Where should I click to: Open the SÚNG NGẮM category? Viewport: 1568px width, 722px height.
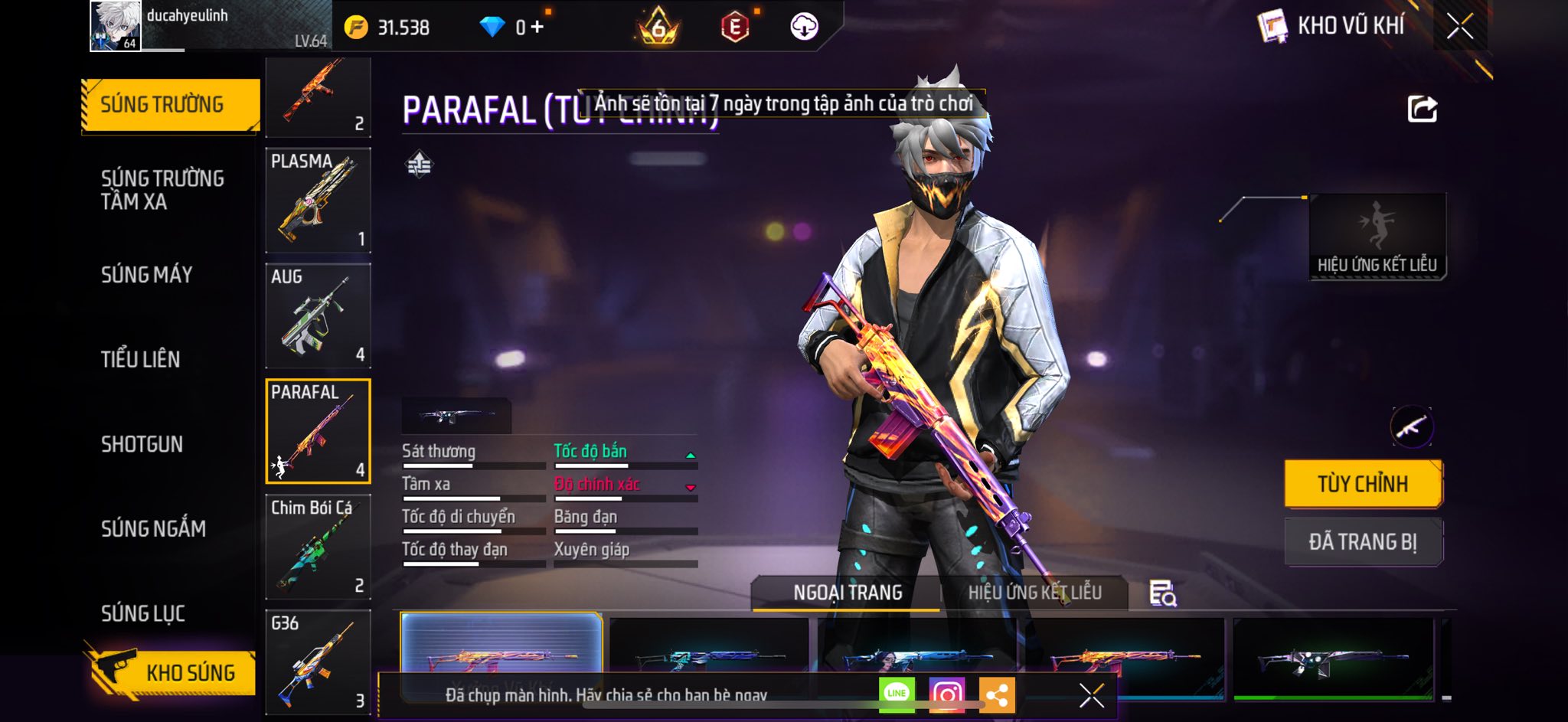153,528
